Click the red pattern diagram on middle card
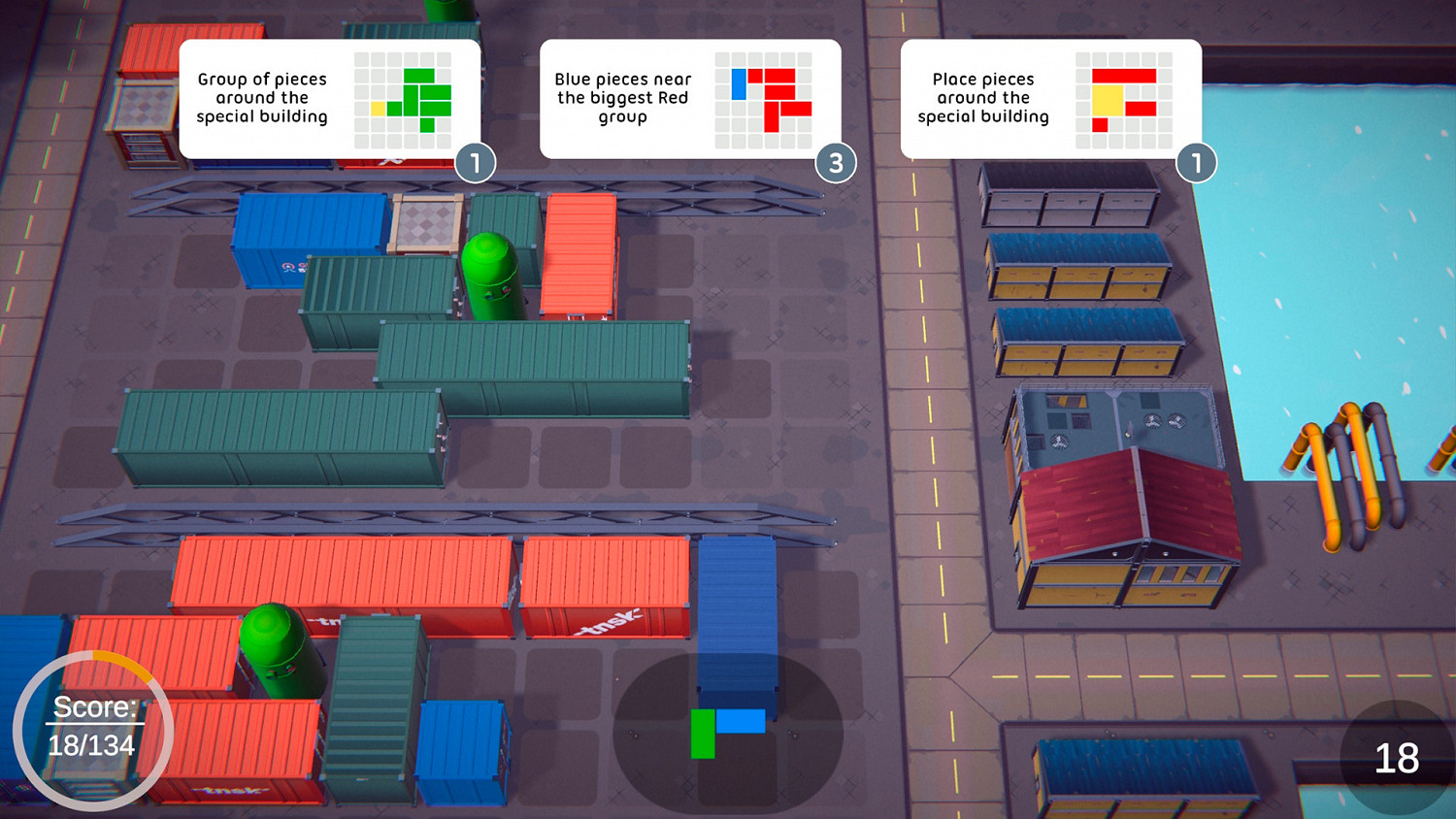This screenshot has width=1456, height=819. click(x=766, y=97)
